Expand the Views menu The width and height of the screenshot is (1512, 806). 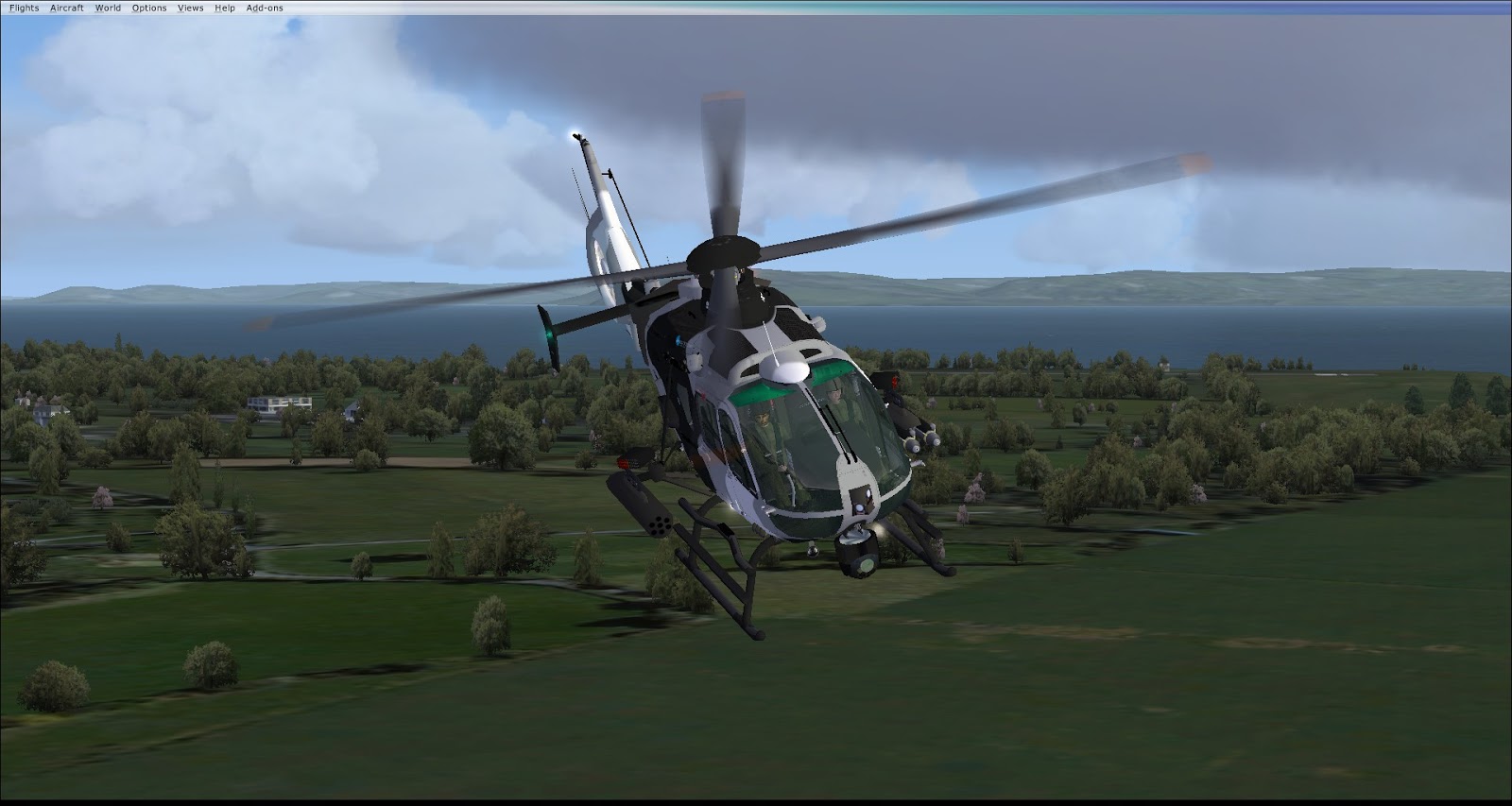point(190,8)
